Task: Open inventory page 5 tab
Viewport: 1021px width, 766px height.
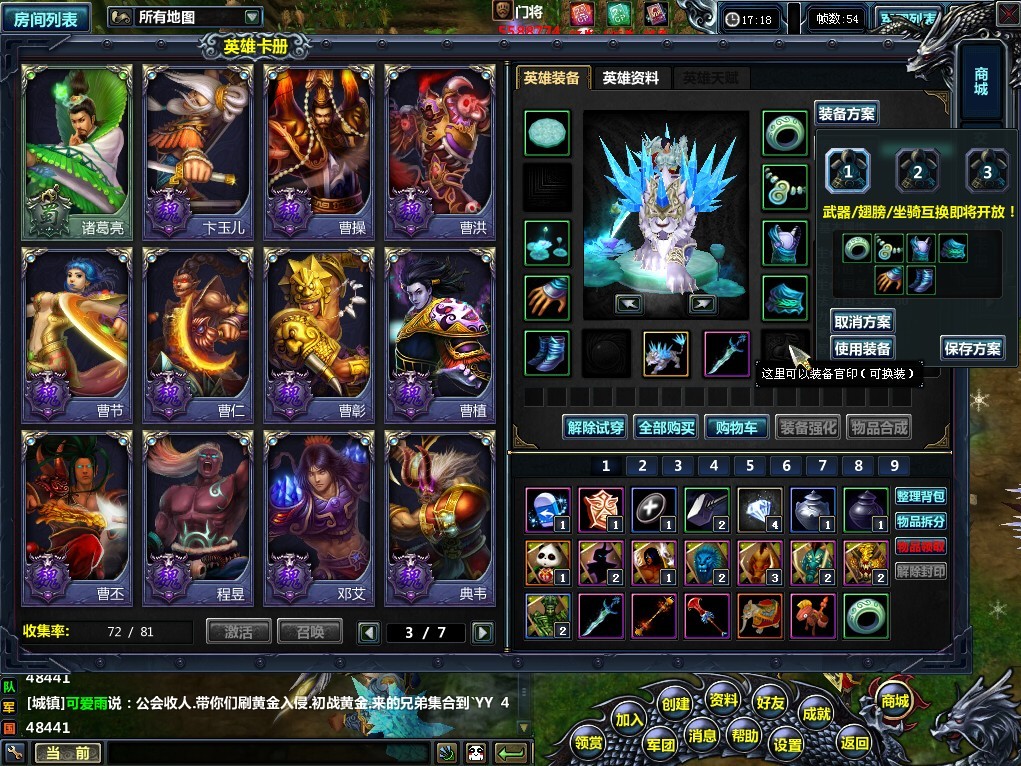Action: (x=750, y=465)
